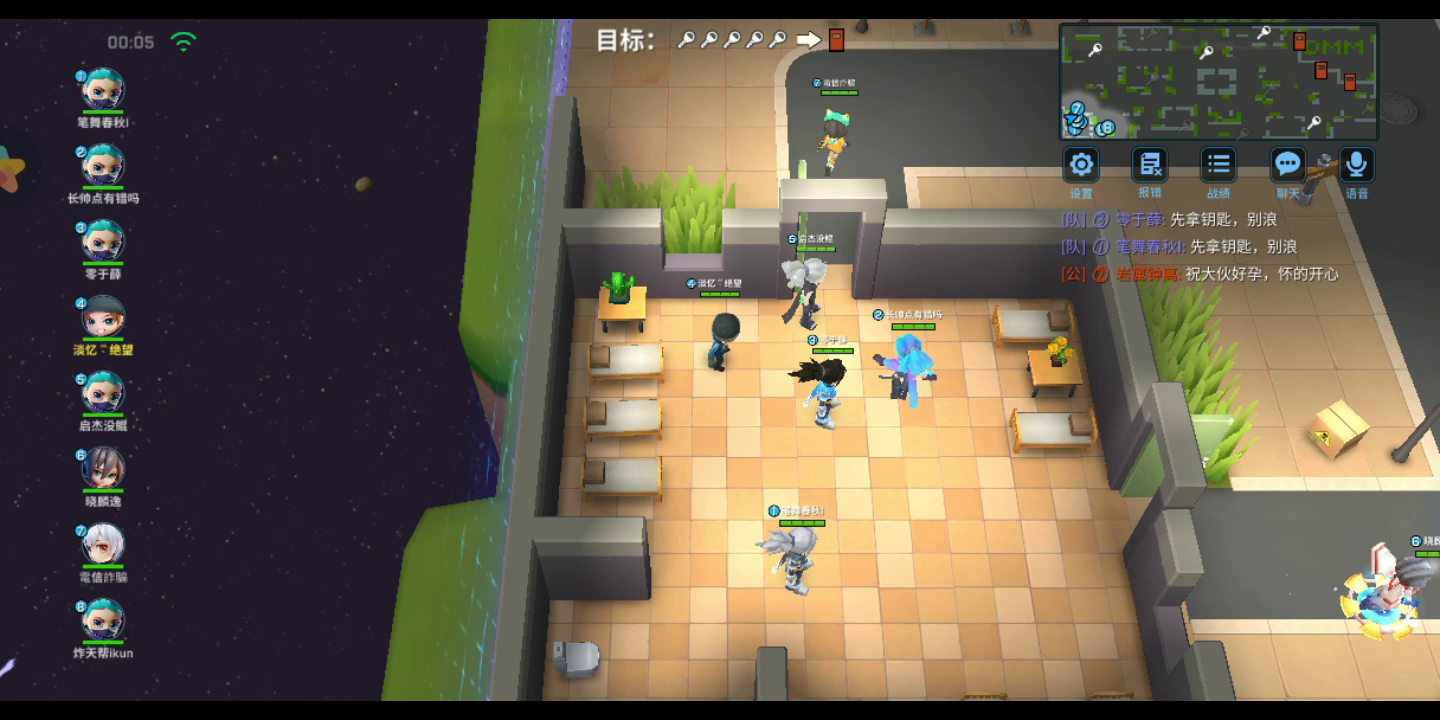This screenshot has height=720, width=1440.
Task: Open the chat message log
Action: (1200, 246)
